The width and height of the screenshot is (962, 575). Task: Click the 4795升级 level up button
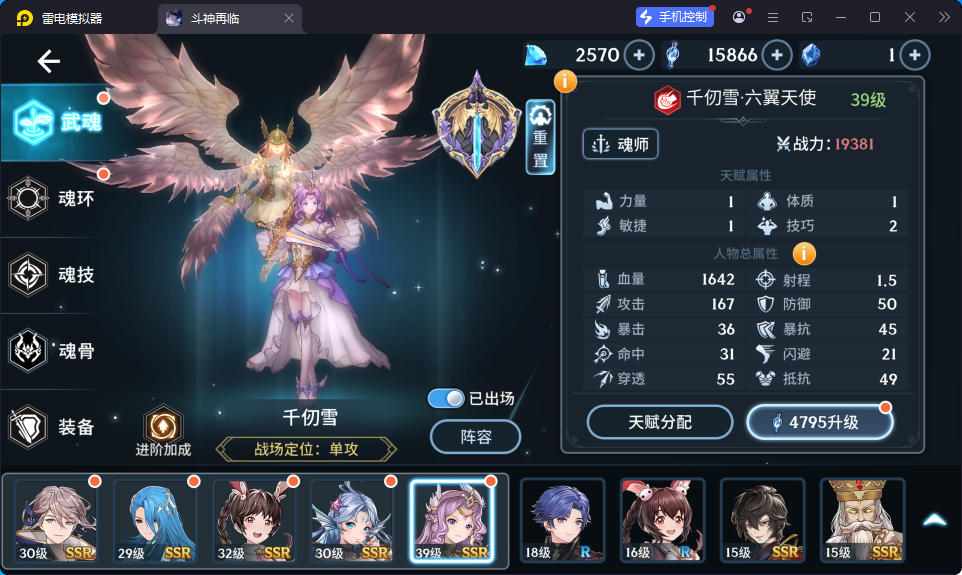(819, 422)
